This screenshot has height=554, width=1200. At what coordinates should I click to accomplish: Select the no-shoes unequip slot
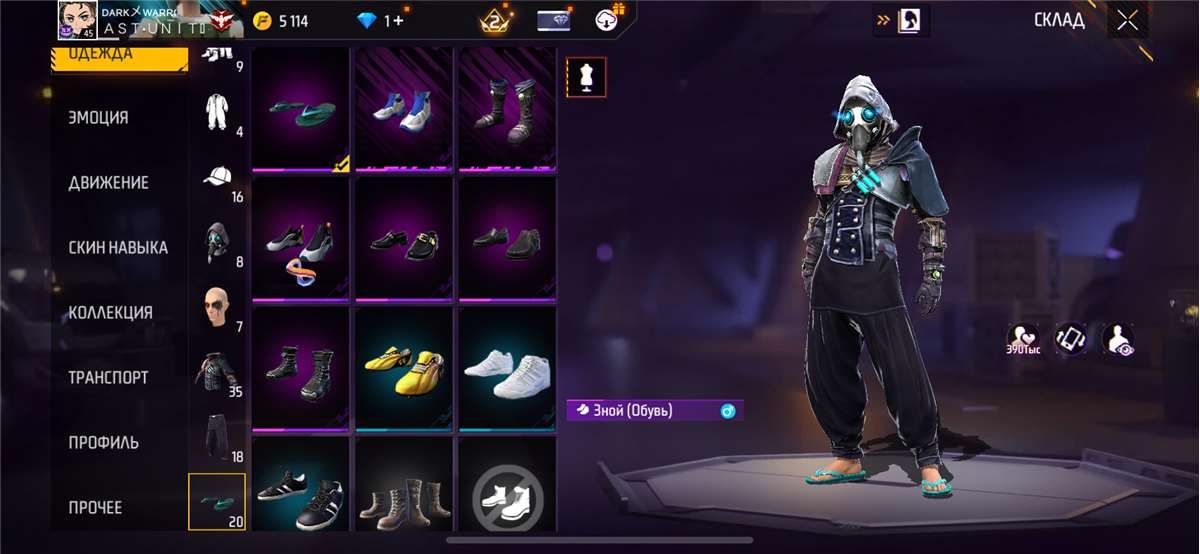point(507,493)
